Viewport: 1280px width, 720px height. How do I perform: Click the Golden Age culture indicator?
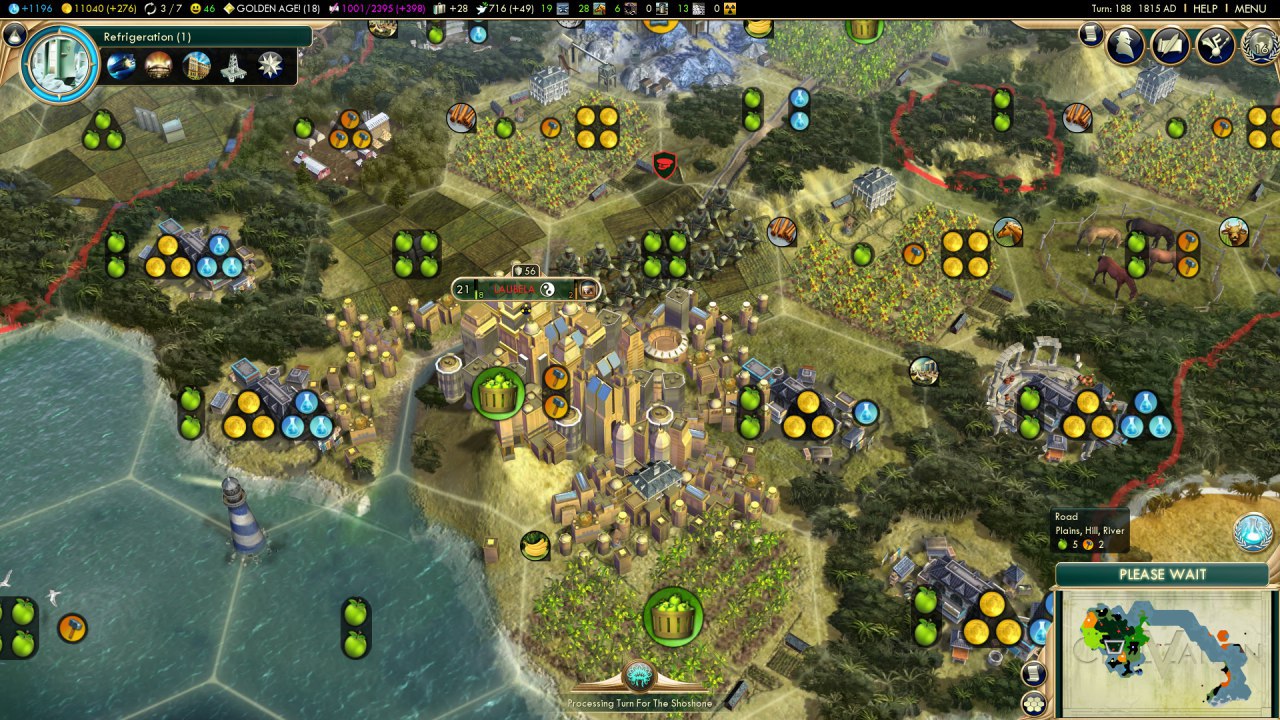pos(272,8)
